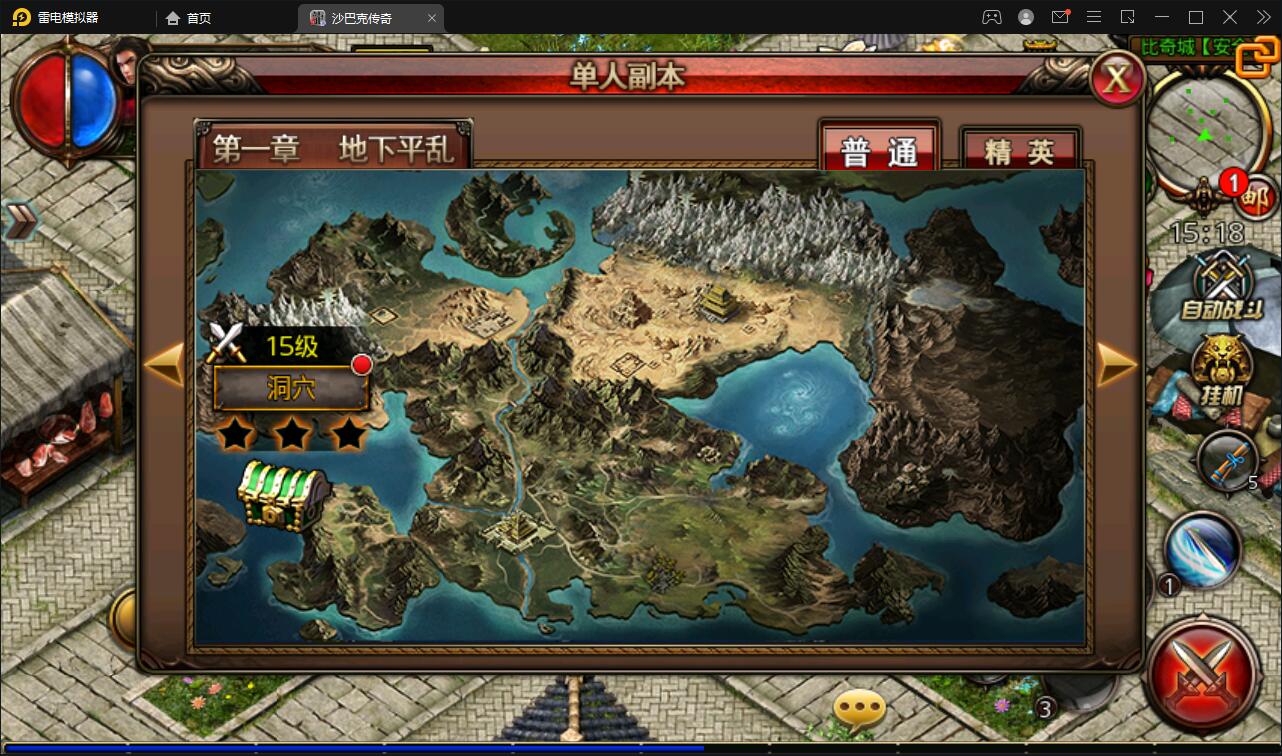Enter the level 15 洞穴 dungeon

coord(291,388)
